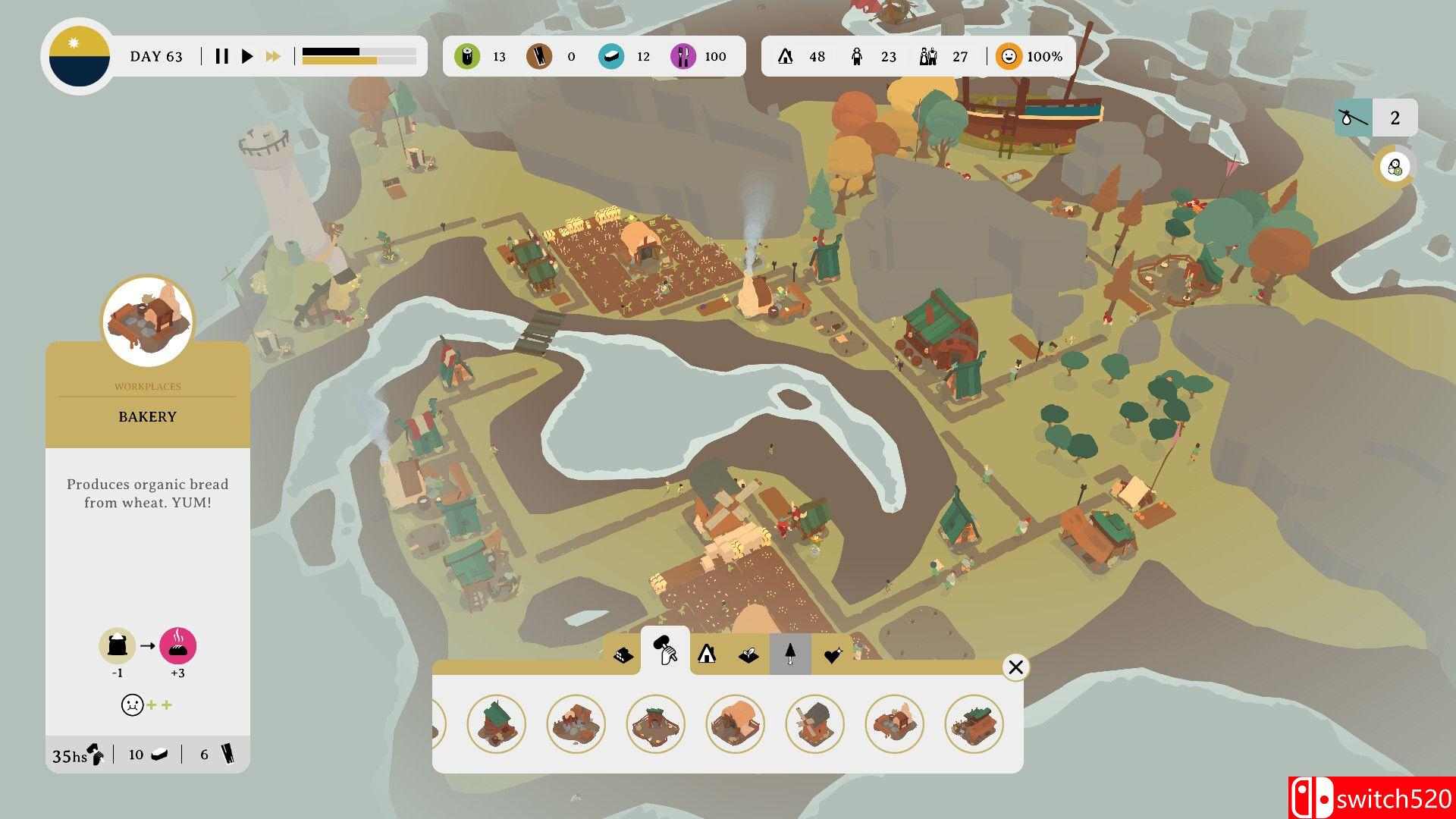Set game to normal play speed
This screenshot has width=1456, height=819.
coord(247,56)
